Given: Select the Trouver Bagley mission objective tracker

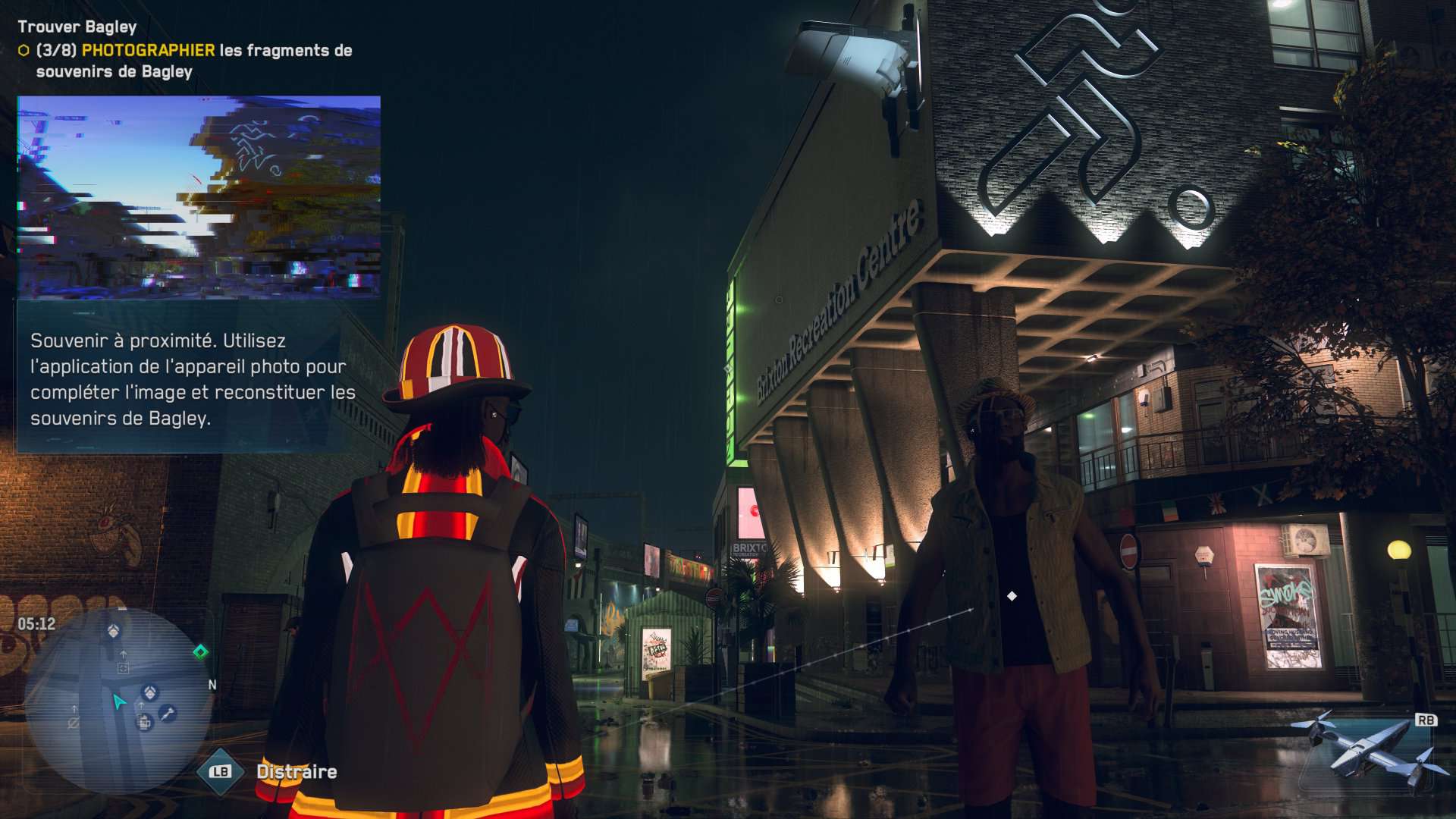Looking at the screenshot, I should [x=77, y=27].
